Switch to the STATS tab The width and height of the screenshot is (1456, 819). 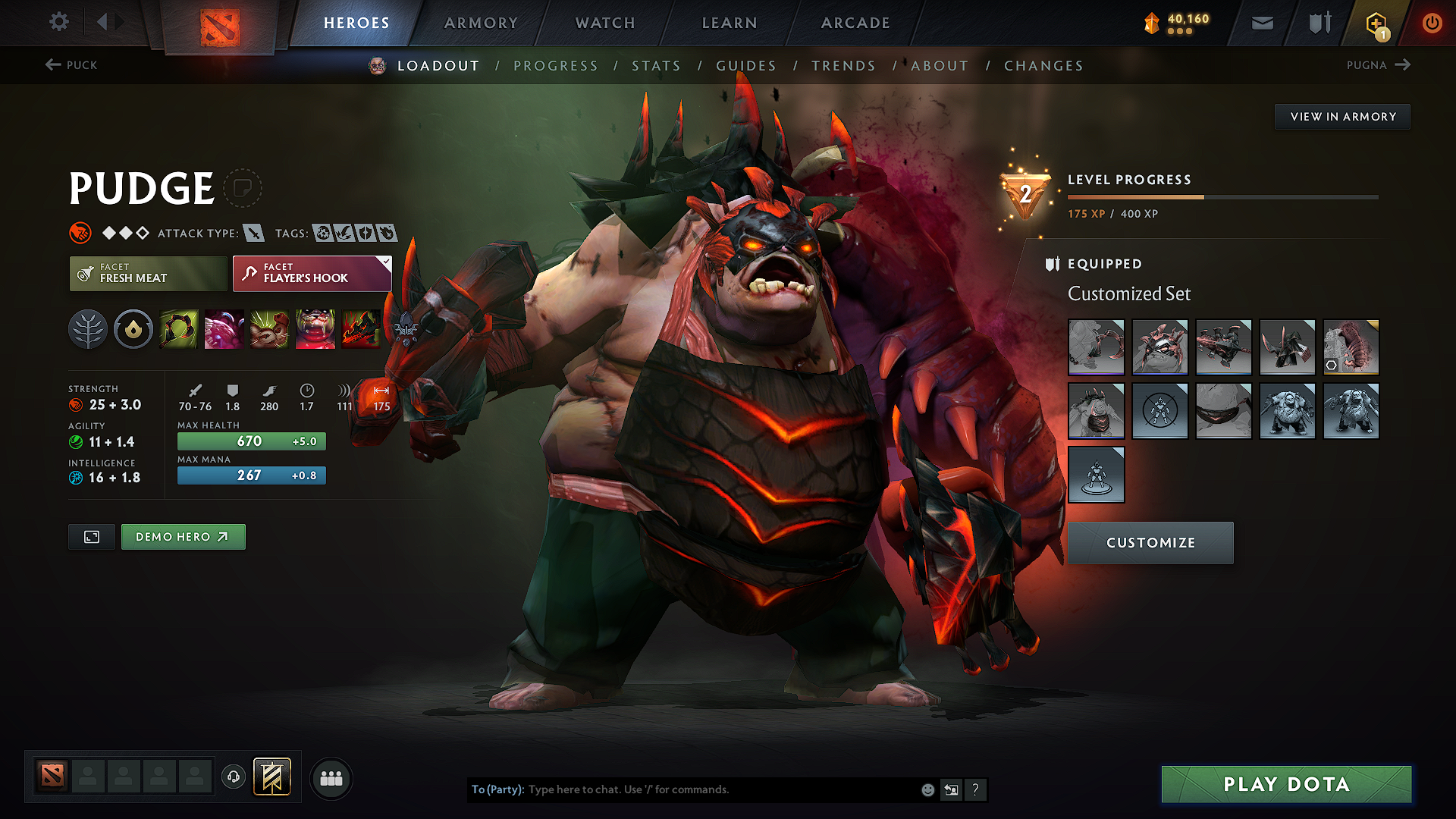coord(657,66)
